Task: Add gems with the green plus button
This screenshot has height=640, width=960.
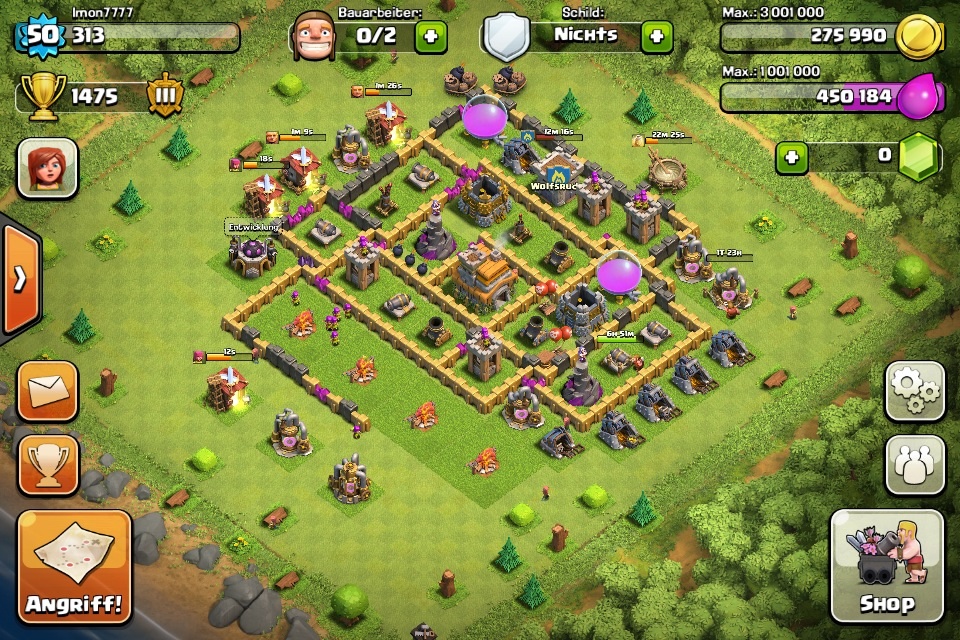Action: (792, 157)
